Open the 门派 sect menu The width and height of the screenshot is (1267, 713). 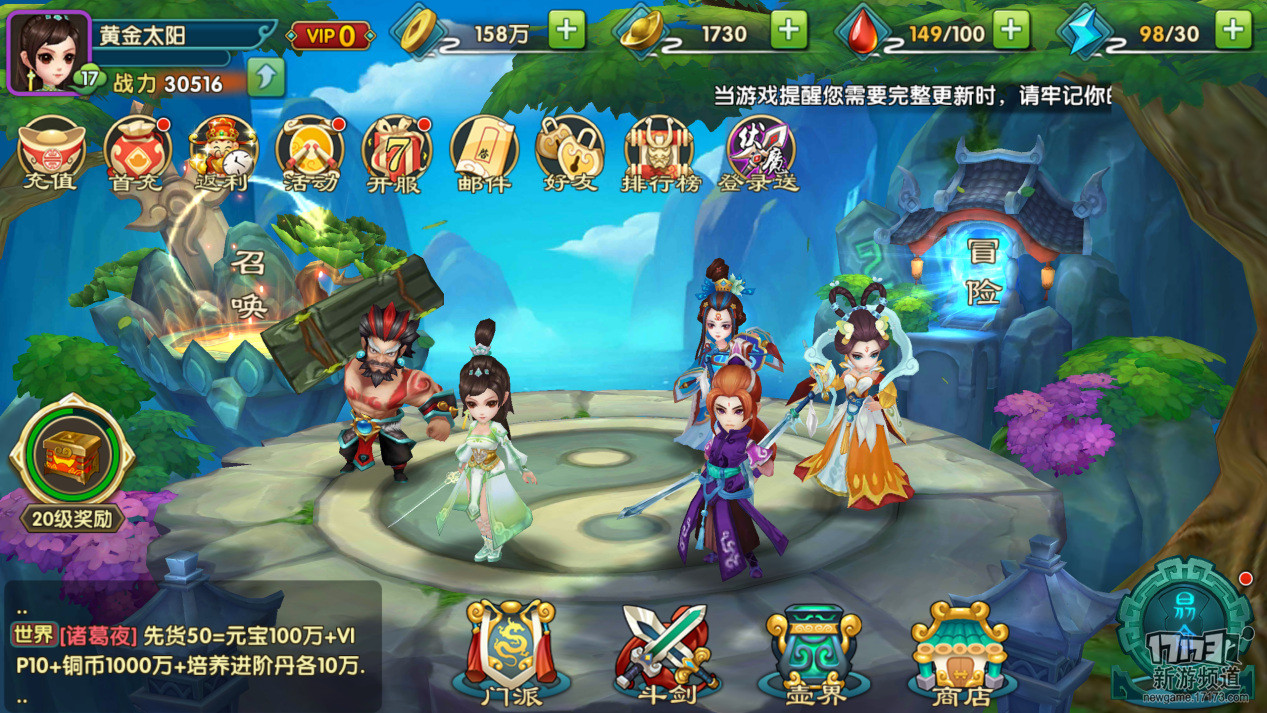point(510,650)
